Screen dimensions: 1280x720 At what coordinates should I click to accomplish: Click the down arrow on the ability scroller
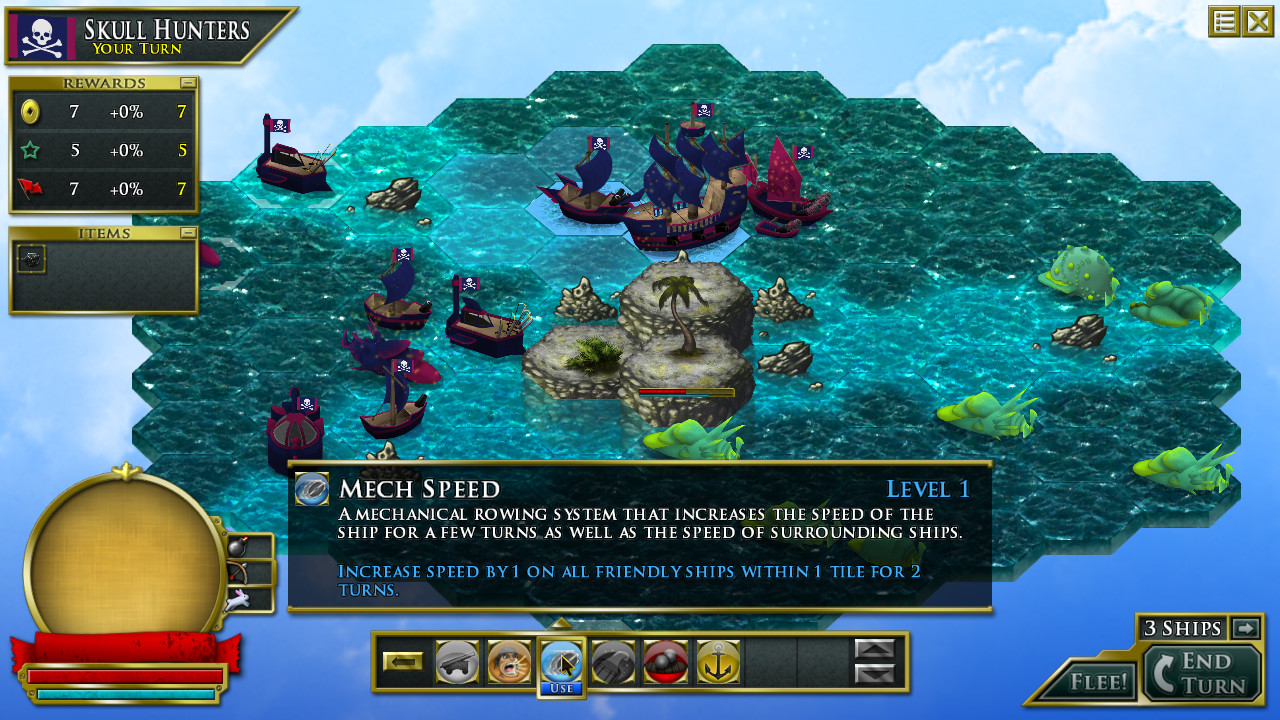[875, 673]
